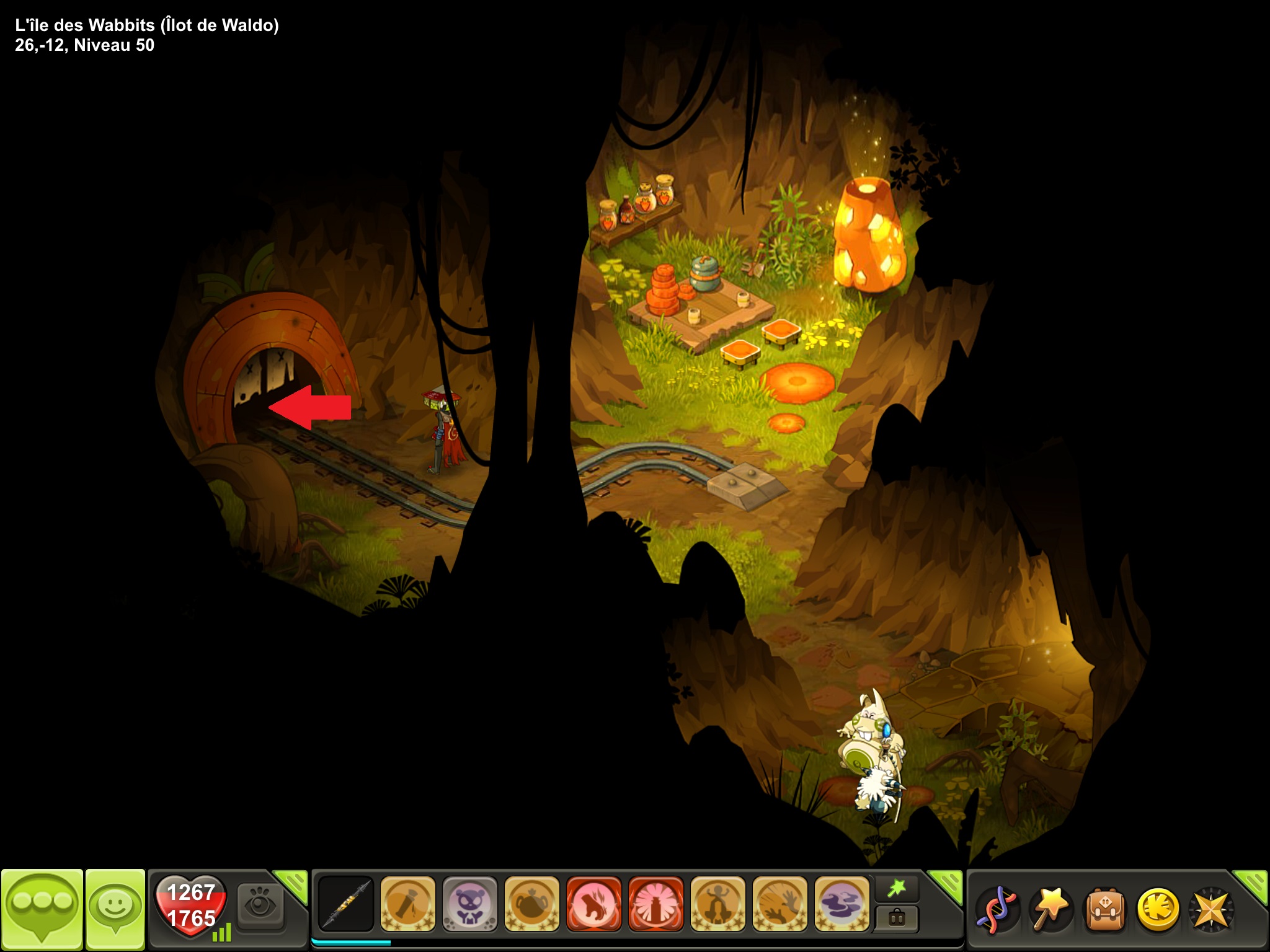Cast the dripping bottle spell
The height and width of the screenshot is (952, 1270).
[x=407, y=904]
